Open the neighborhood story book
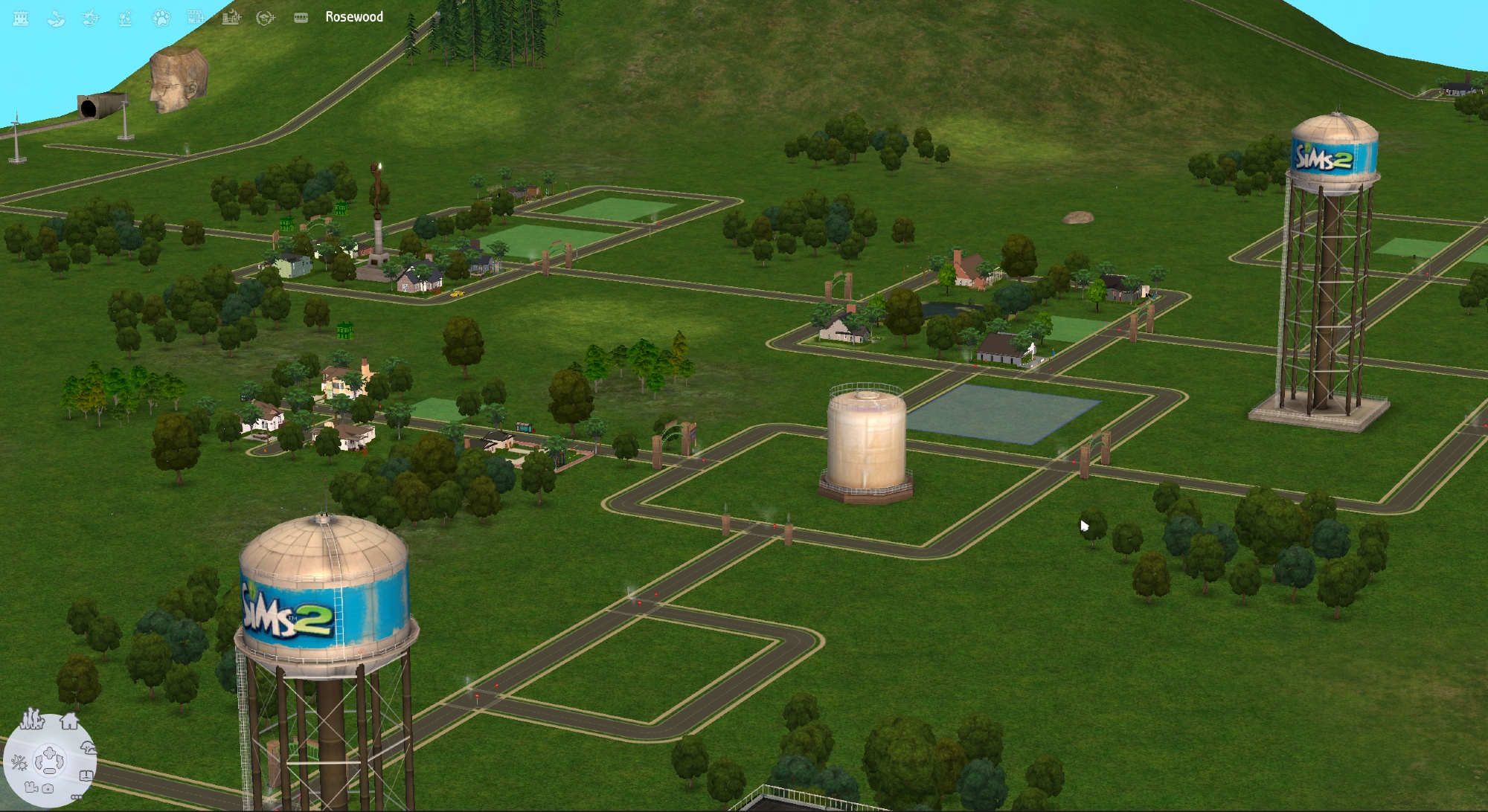 (86, 775)
